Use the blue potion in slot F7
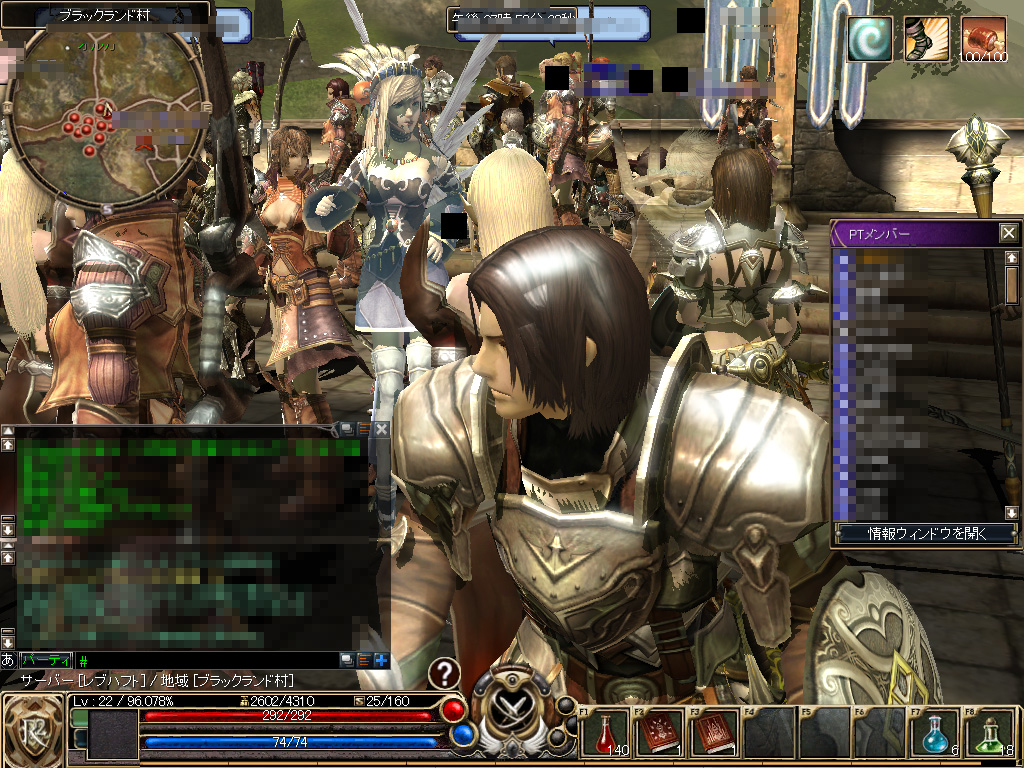This screenshot has height=768, width=1024. (934, 733)
